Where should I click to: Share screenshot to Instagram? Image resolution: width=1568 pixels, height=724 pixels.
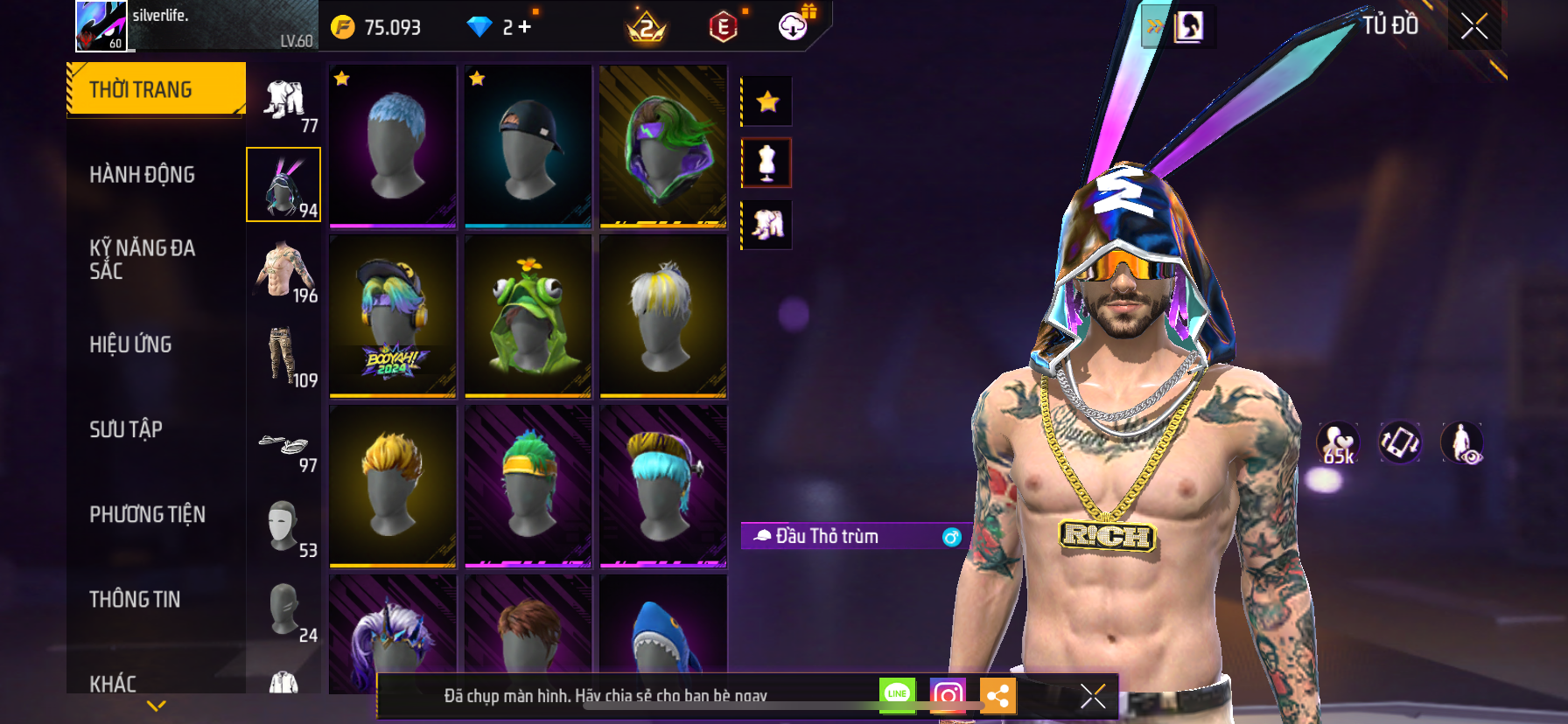pos(948,696)
